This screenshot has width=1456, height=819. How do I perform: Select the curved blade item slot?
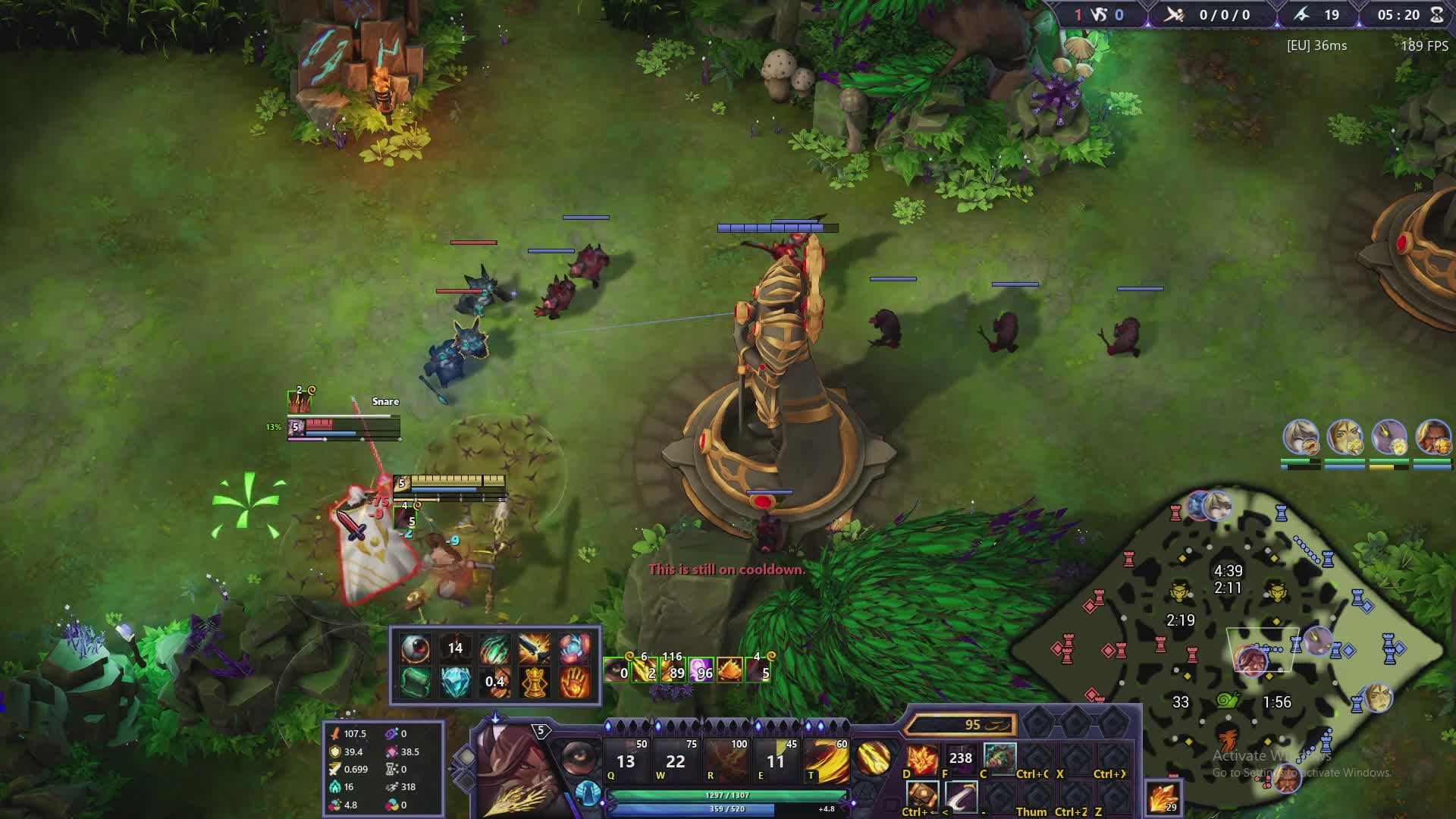[961, 796]
